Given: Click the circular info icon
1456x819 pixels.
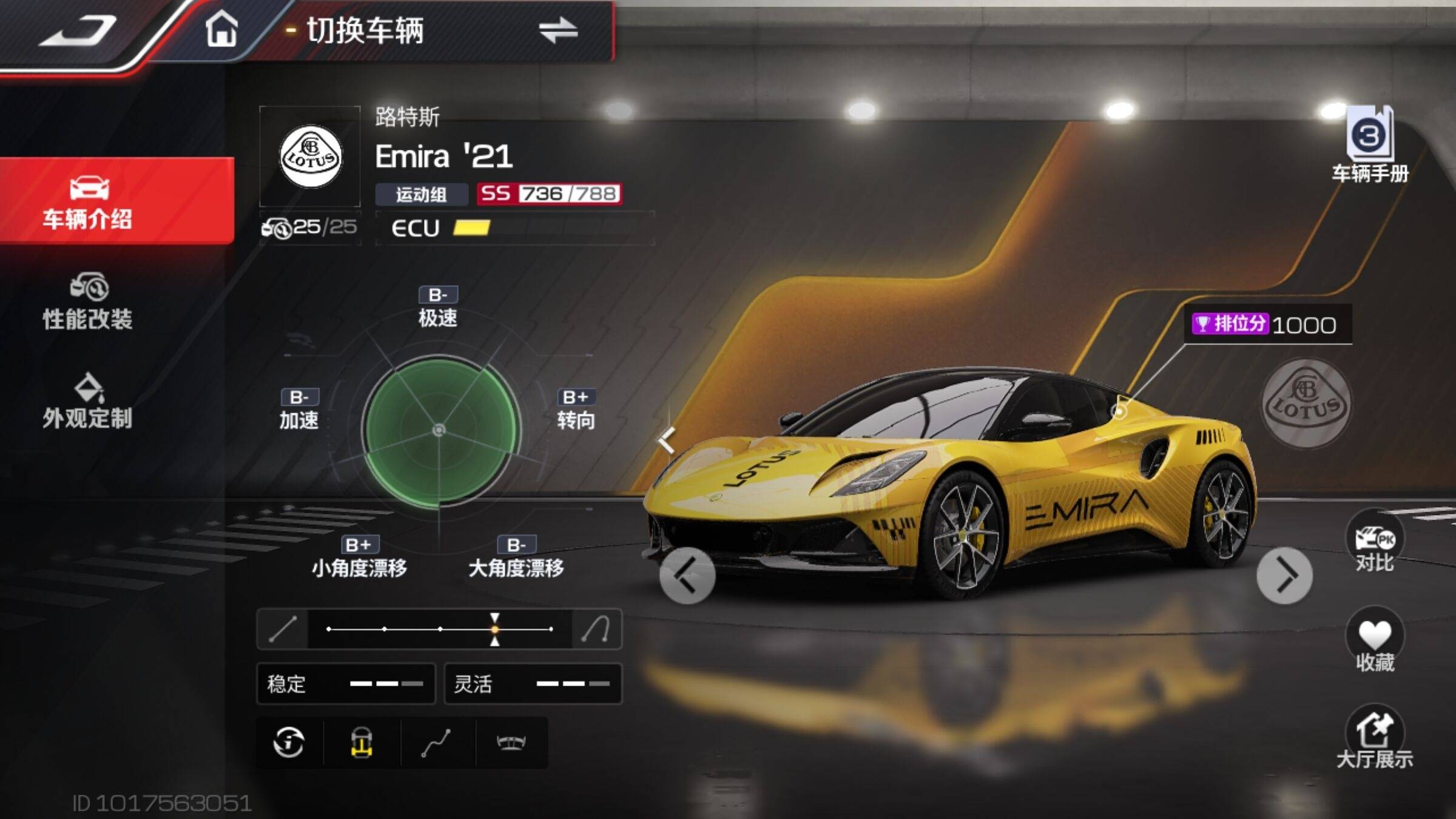Looking at the screenshot, I should pos(289,742).
